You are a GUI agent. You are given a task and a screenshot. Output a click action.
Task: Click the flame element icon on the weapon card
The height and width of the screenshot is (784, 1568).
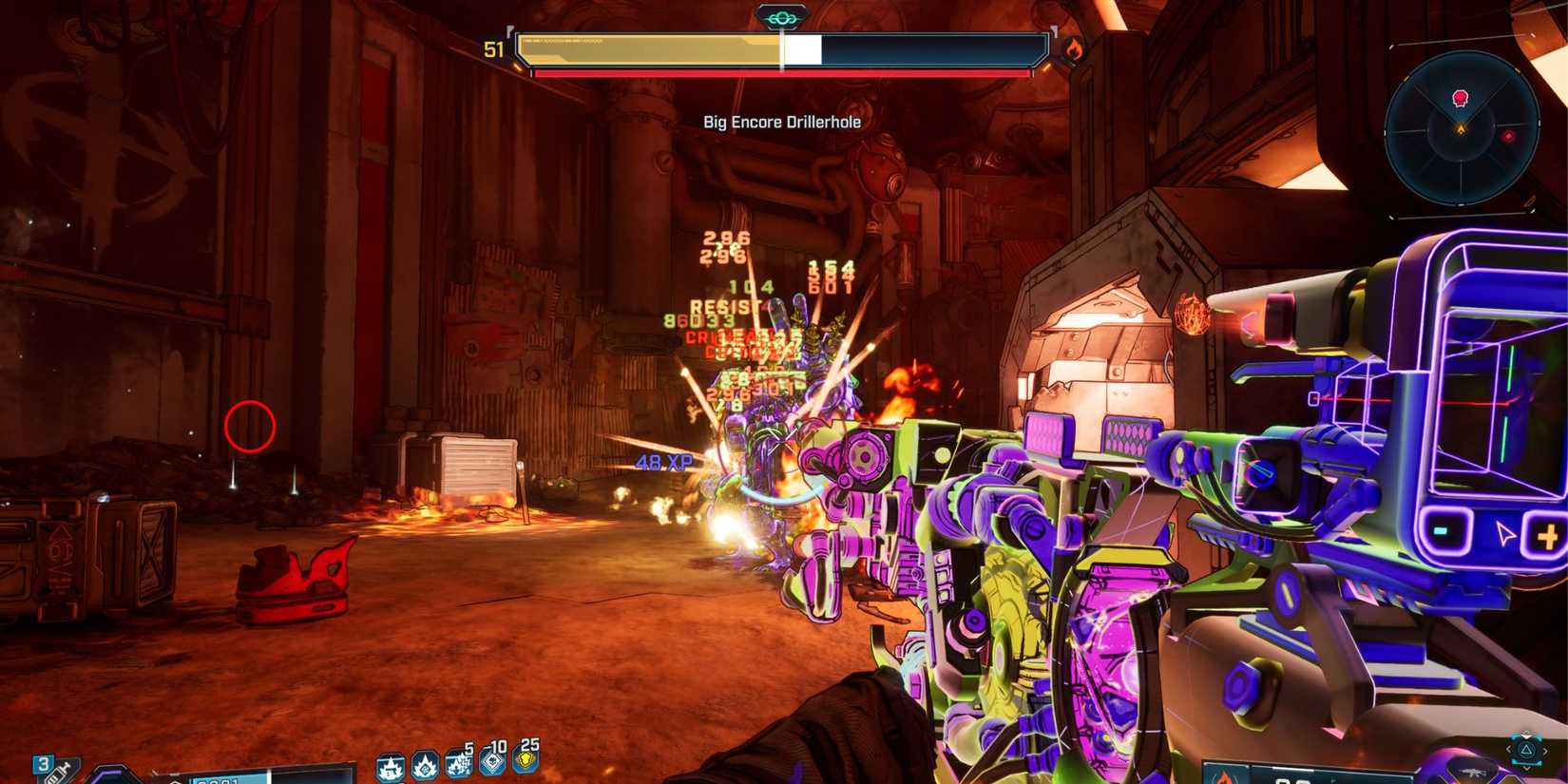click(1224, 778)
